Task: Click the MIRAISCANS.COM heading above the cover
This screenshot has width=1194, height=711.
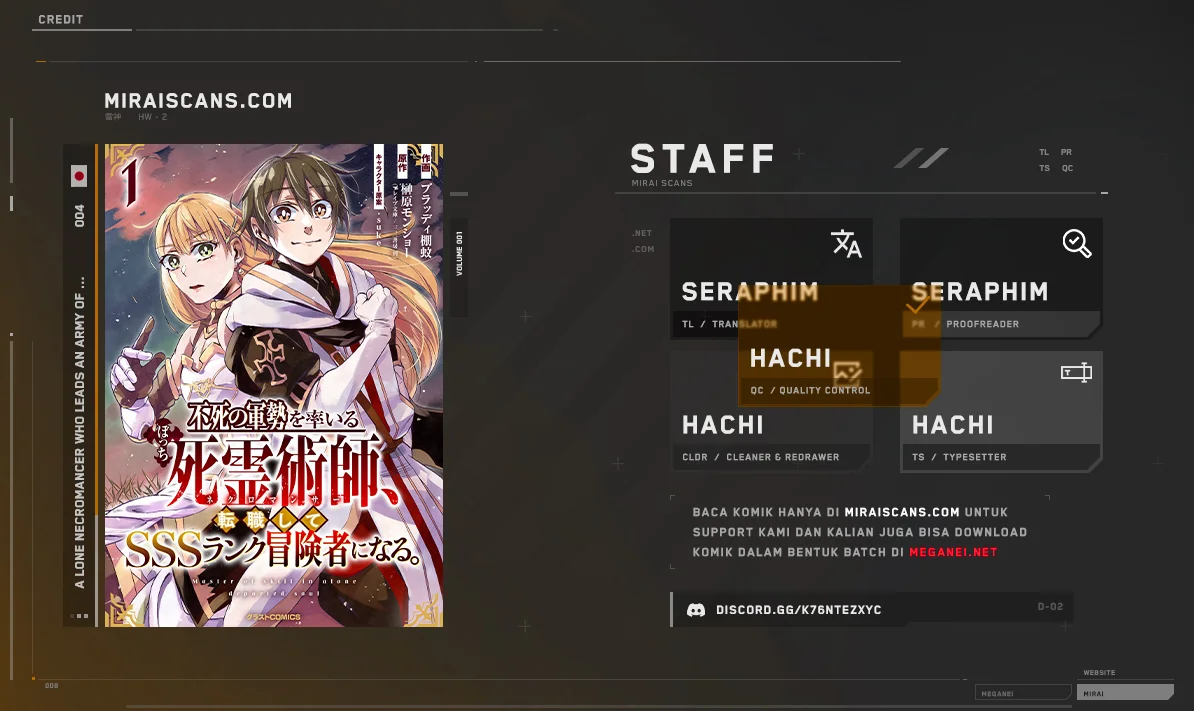Action: [x=198, y=101]
